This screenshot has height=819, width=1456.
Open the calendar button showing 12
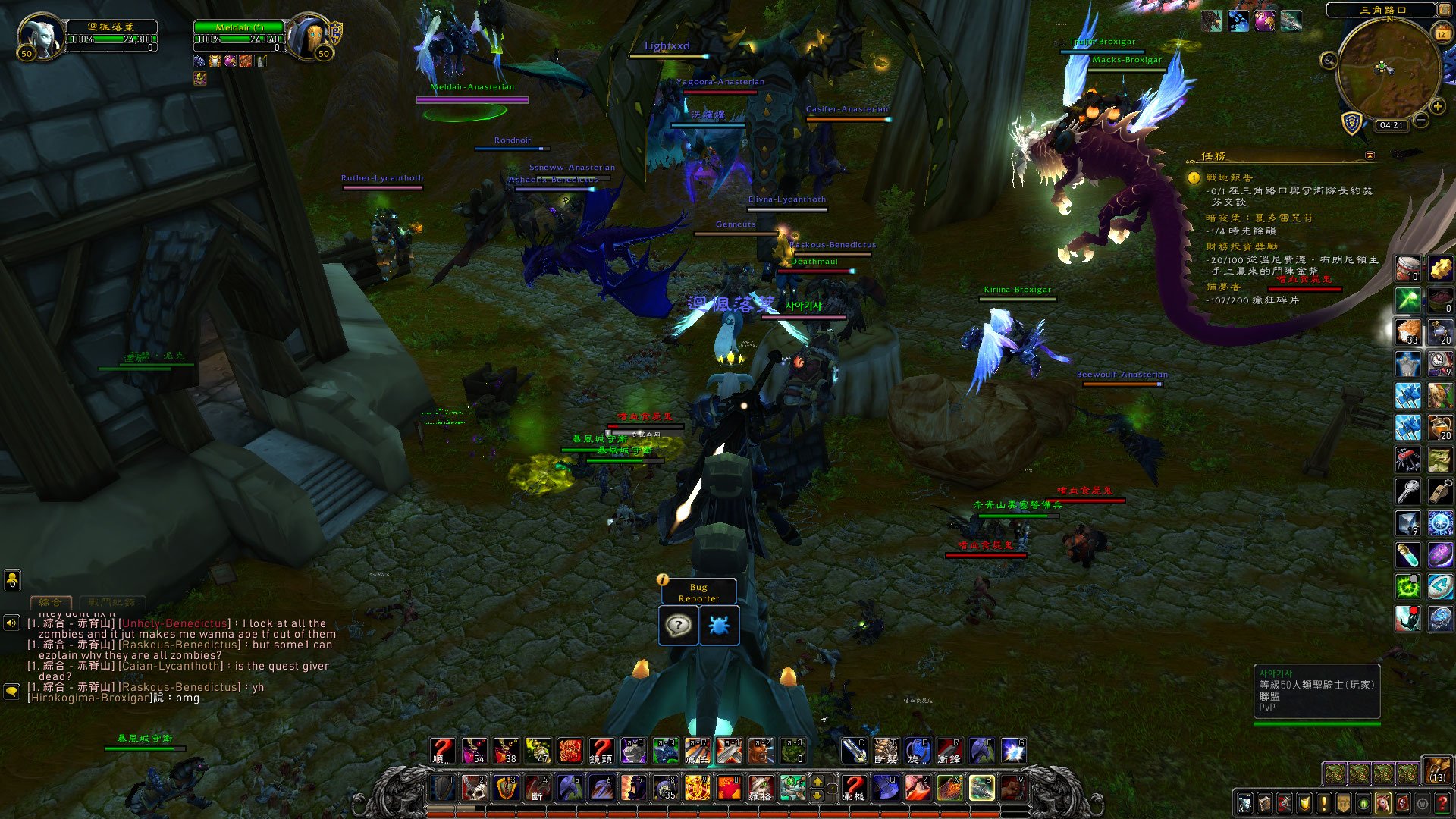click(1442, 34)
